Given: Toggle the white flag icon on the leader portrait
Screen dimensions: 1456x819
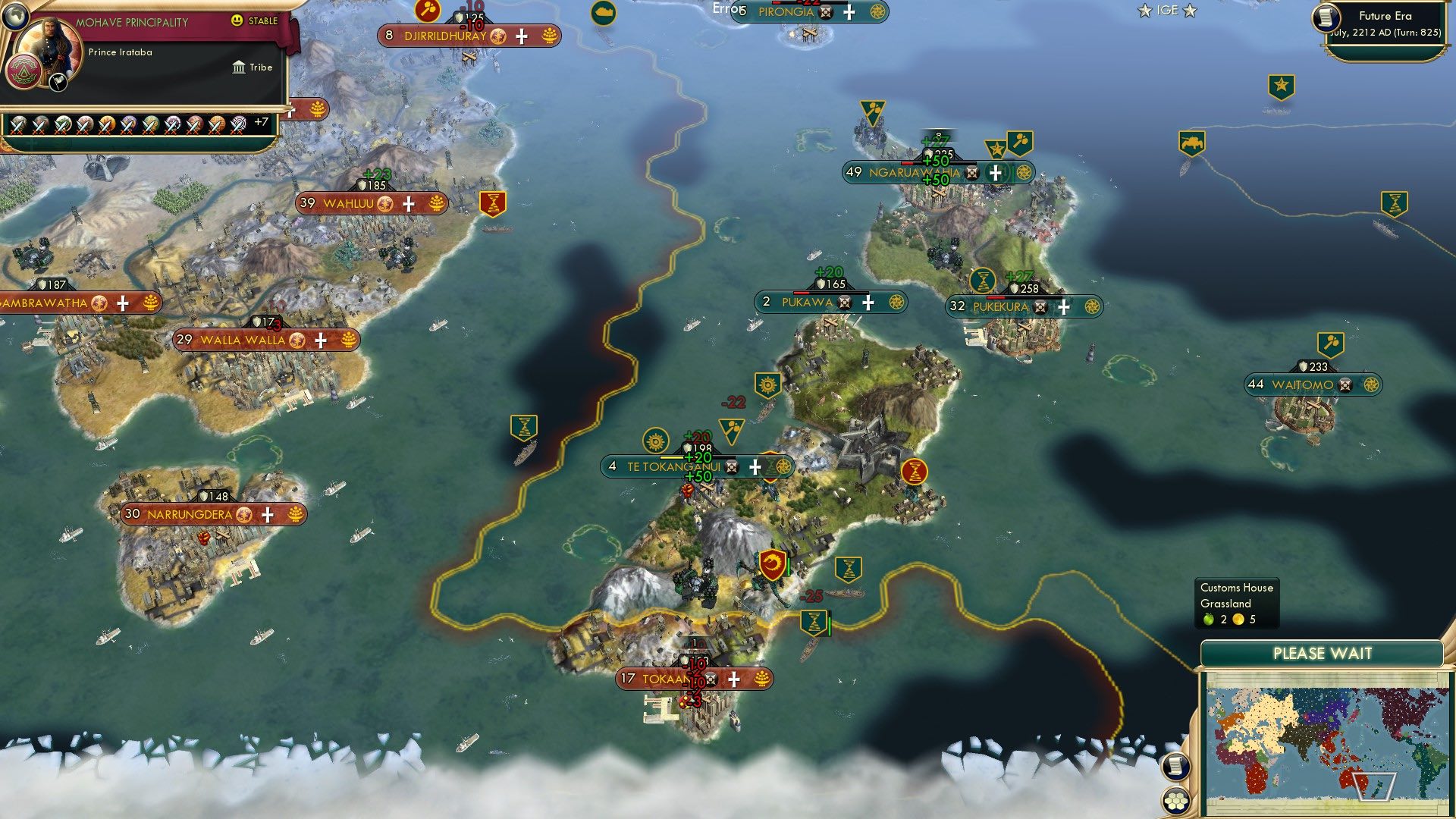Looking at the screenshot, I should click(x=58, y=82).
